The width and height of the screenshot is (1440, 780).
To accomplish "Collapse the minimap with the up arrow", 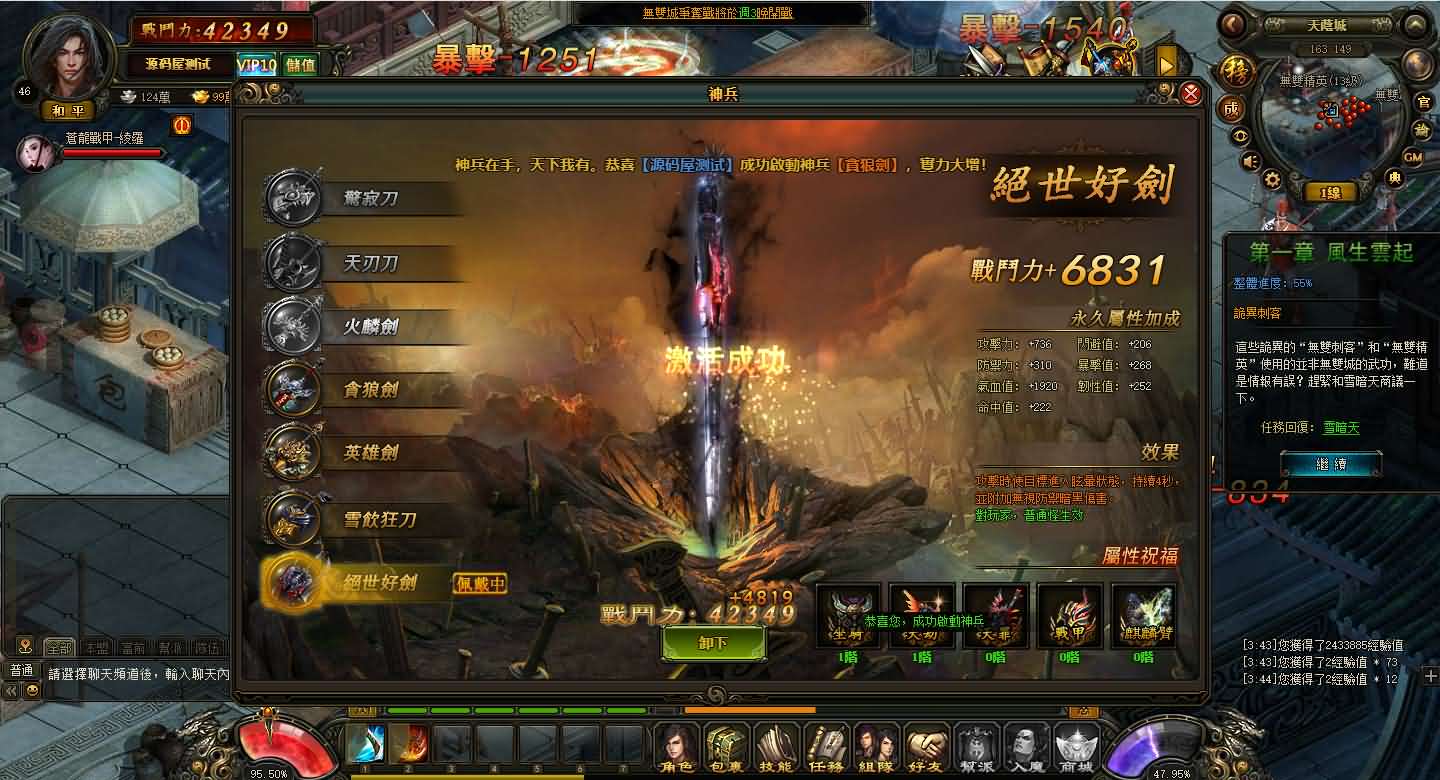I will click(x=1415, y=24).
